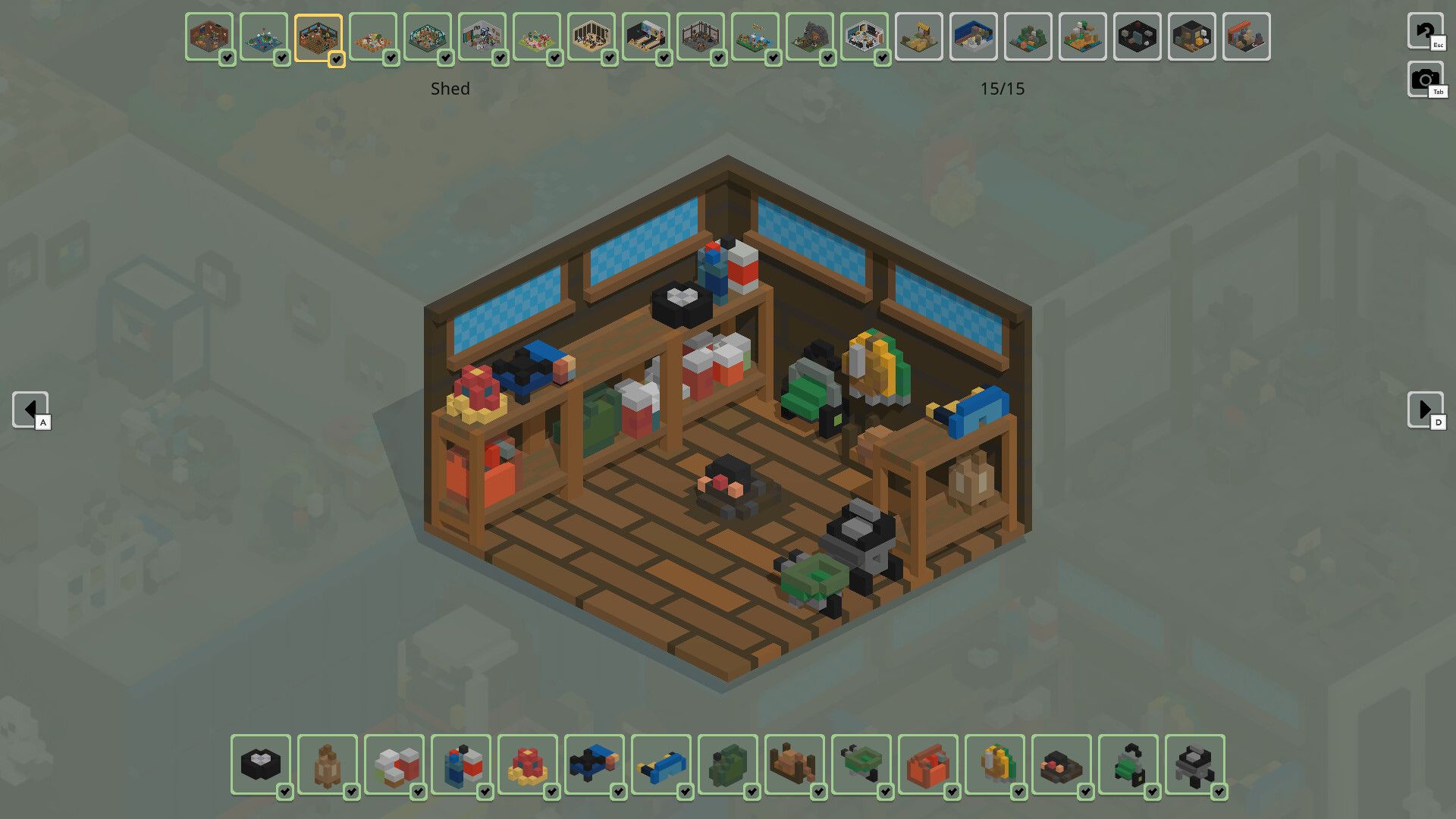Select the orange toolbox item
This screenshot has height=819, width=1456.
coord(928,764)
